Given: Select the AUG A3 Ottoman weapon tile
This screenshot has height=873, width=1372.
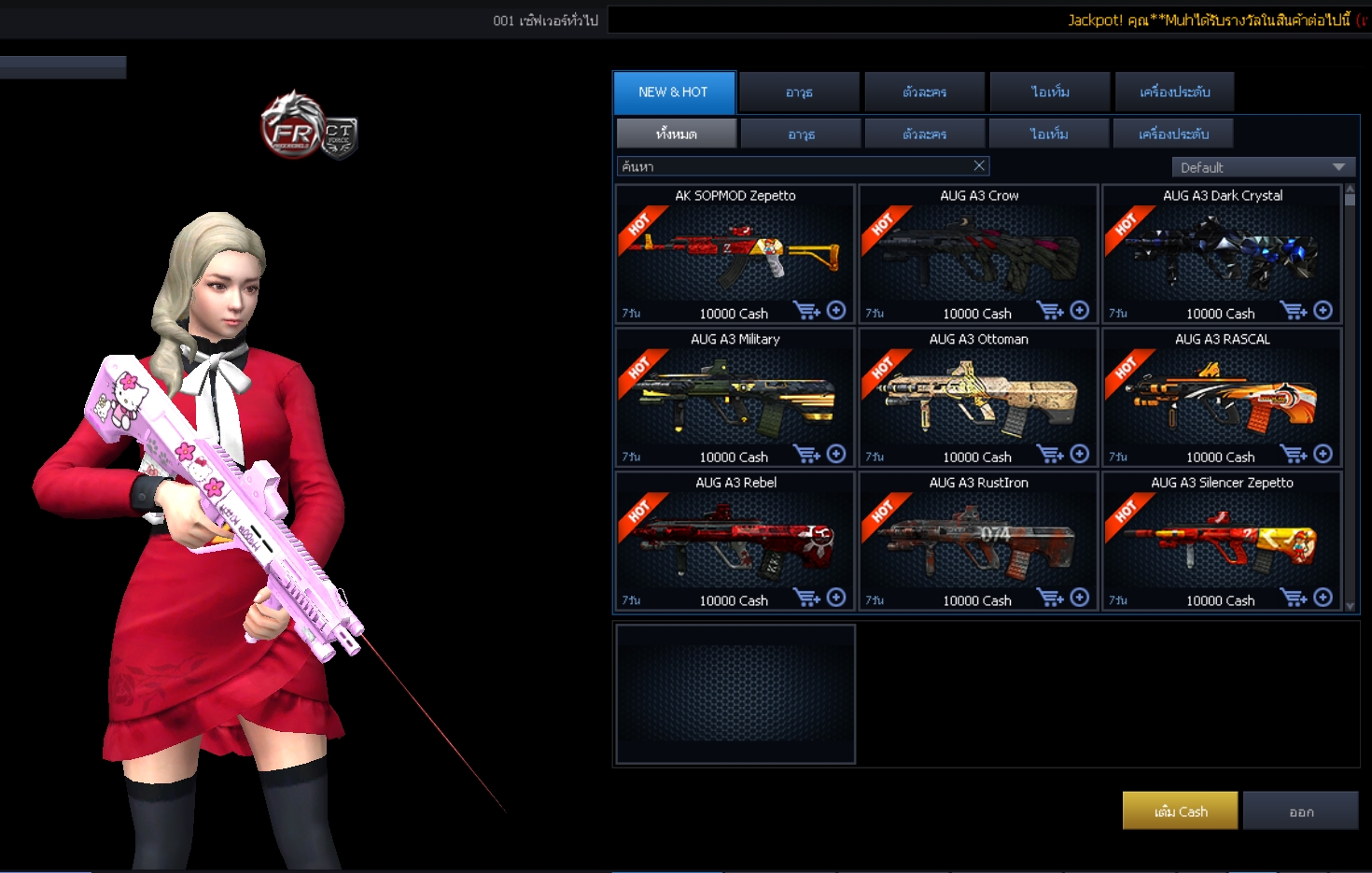Looking at the screenshot, I should pyautogui.click(x=978, y=396).
